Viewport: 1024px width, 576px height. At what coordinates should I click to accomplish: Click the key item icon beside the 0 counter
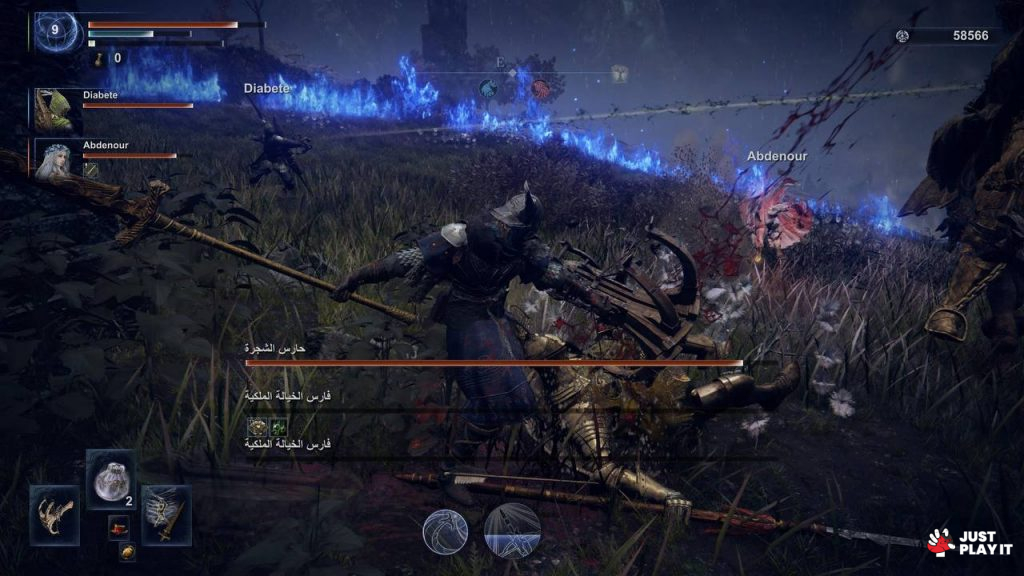pos(100,58)
